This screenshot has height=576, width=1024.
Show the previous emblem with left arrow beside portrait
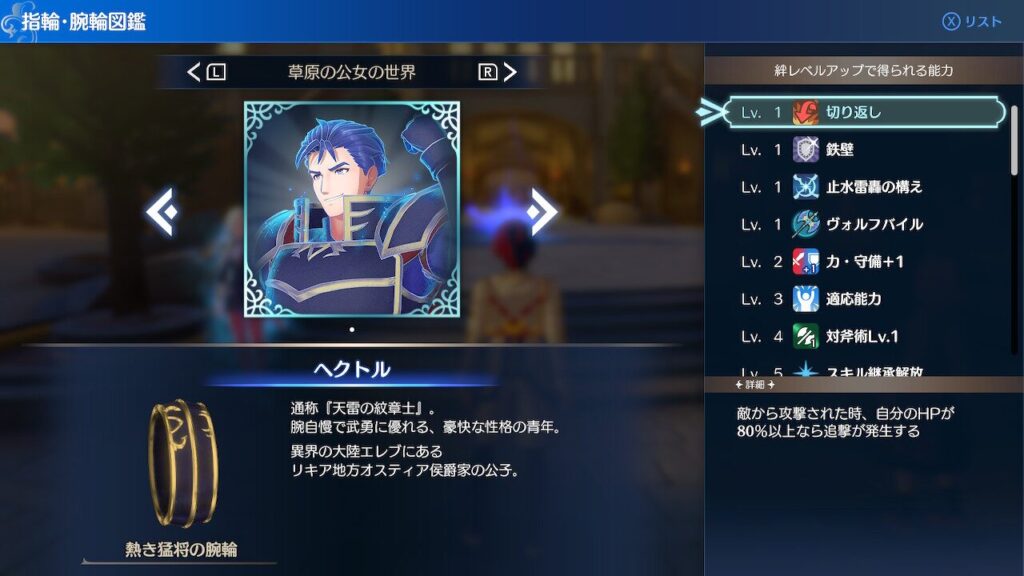click(161, 211)
